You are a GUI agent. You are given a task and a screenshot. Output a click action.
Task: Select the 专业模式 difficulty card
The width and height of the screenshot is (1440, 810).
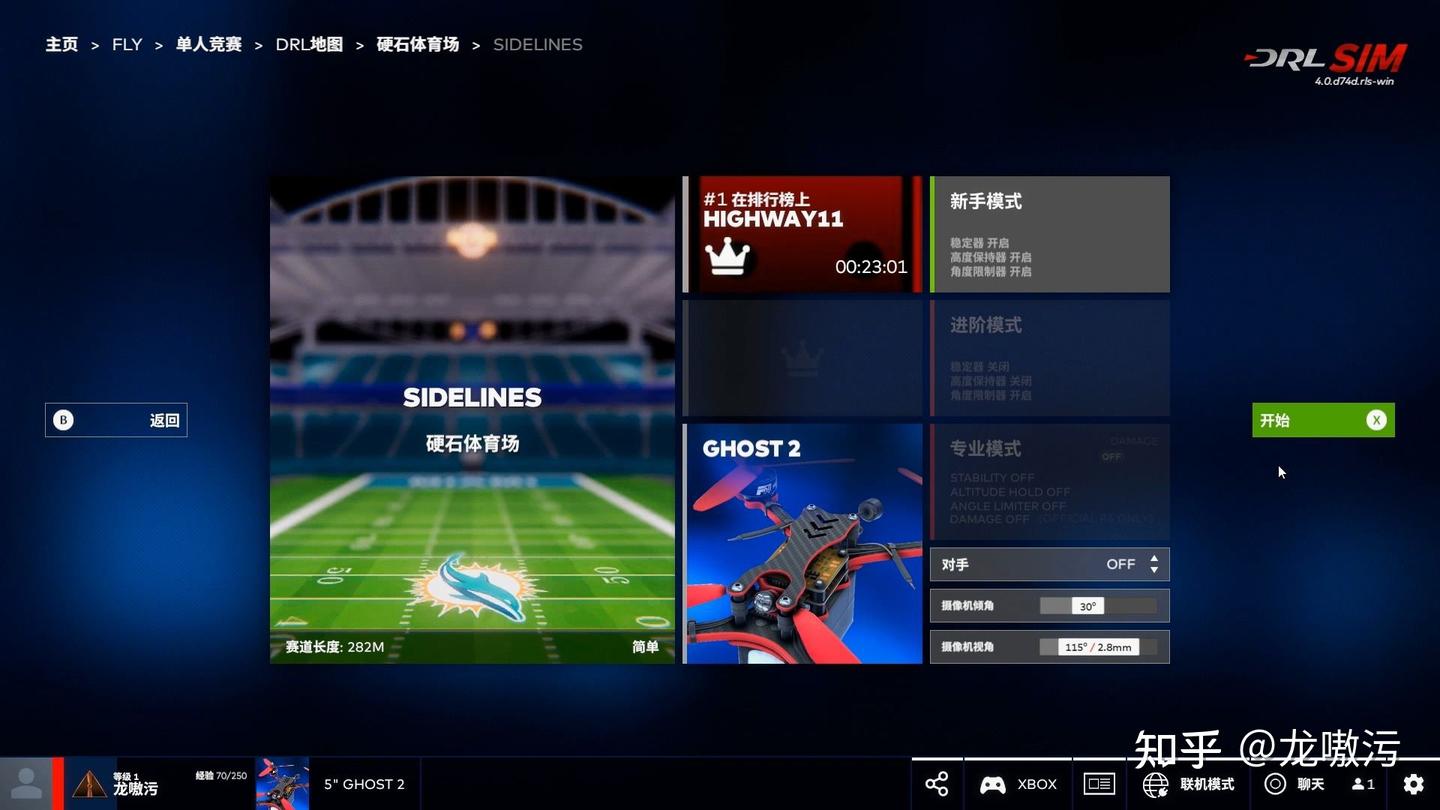pyautogui.click(x=1049, y=480)
